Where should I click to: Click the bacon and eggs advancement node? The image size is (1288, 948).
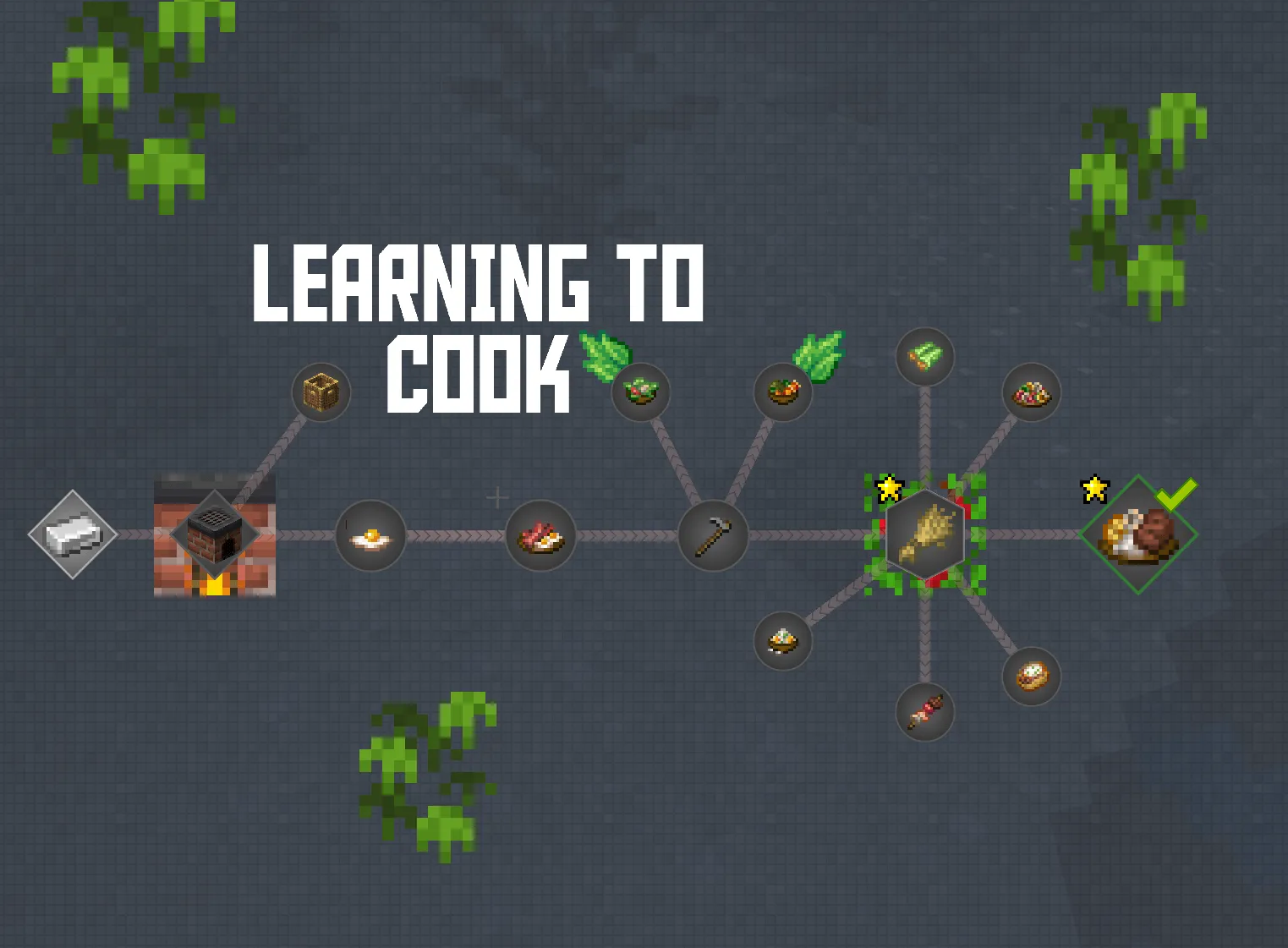click(x=541, y=534)
